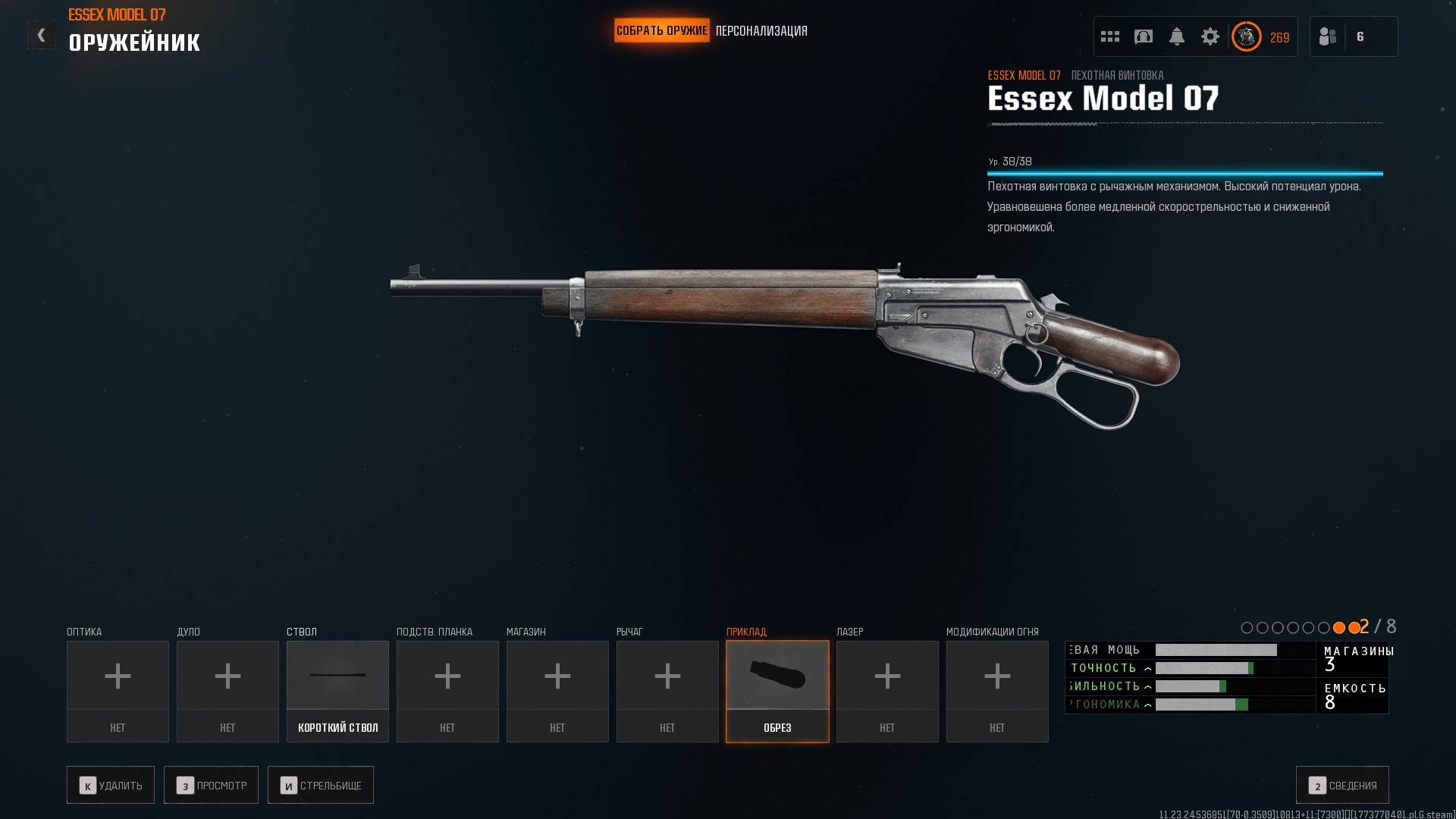Open the Персонализация tab
Image resolution: width=1456 pixels, height=819 pixels.
click(761, 31)
